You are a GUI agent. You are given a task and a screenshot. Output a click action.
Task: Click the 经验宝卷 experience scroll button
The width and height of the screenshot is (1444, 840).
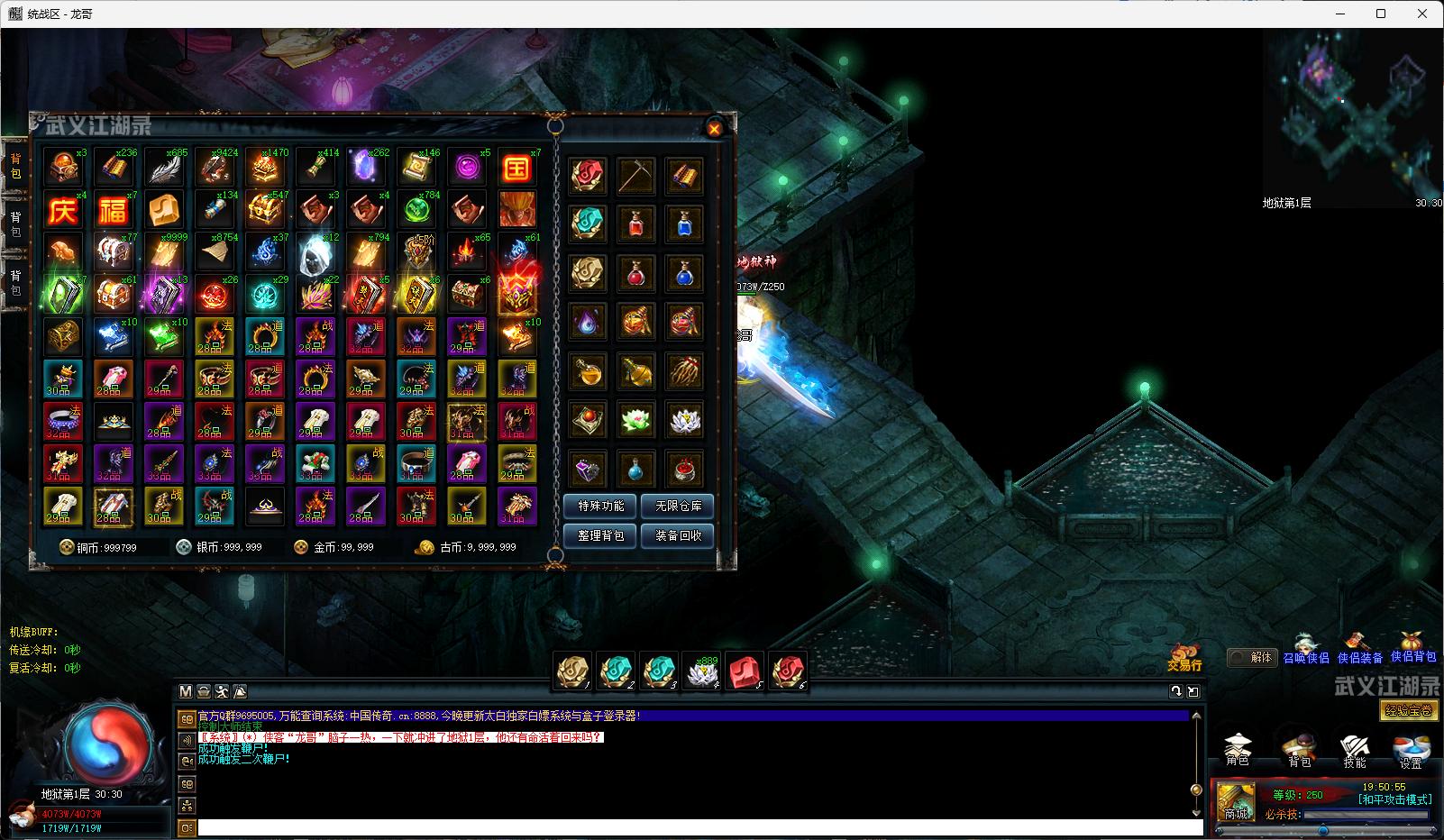(1408, 710)
